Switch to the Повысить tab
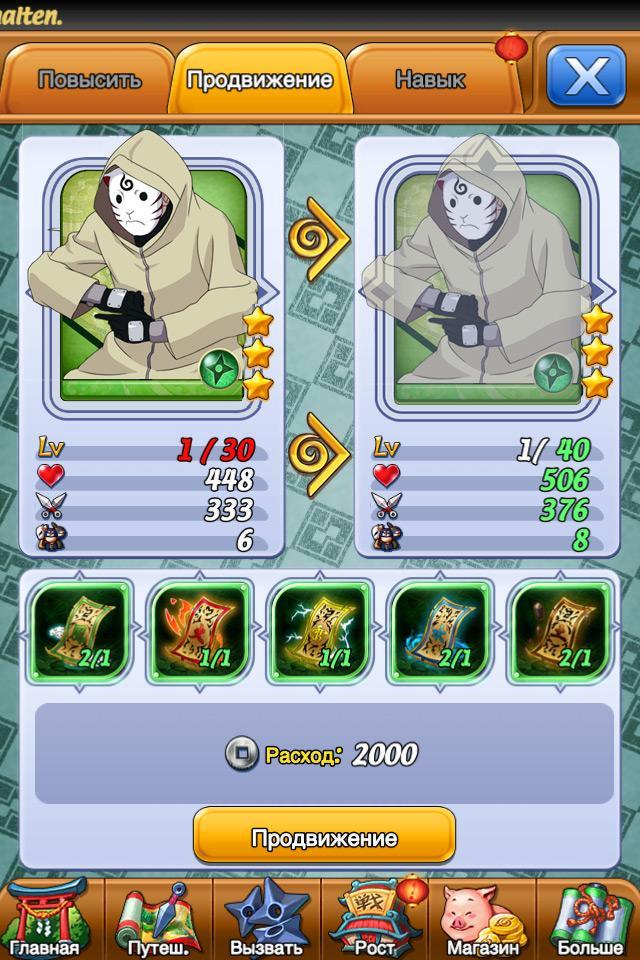The width and height of the screenshot is (640, 960). (x=89, y=81)
